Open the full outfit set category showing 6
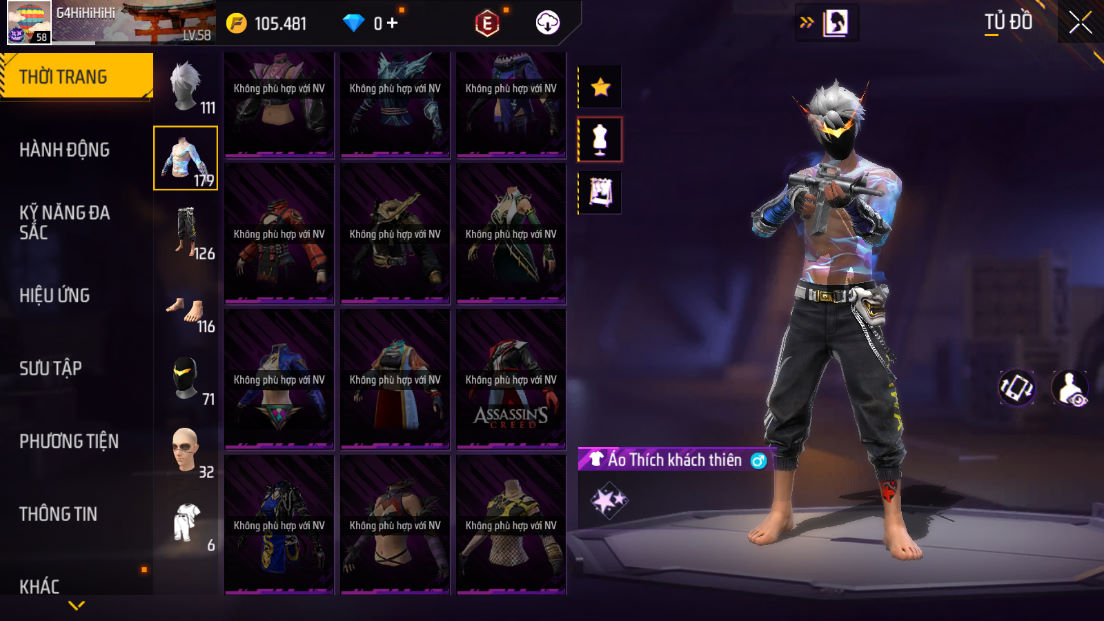 186,523
